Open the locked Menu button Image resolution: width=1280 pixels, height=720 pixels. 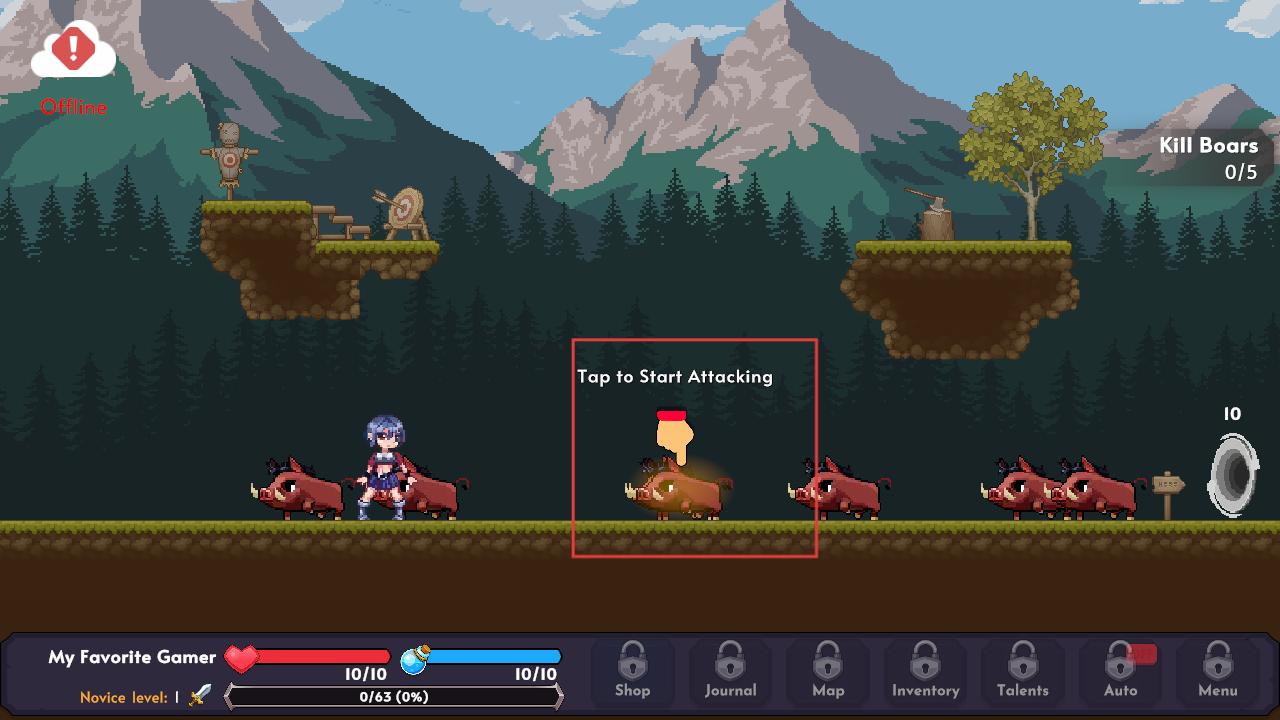(x=1217, y=670)
